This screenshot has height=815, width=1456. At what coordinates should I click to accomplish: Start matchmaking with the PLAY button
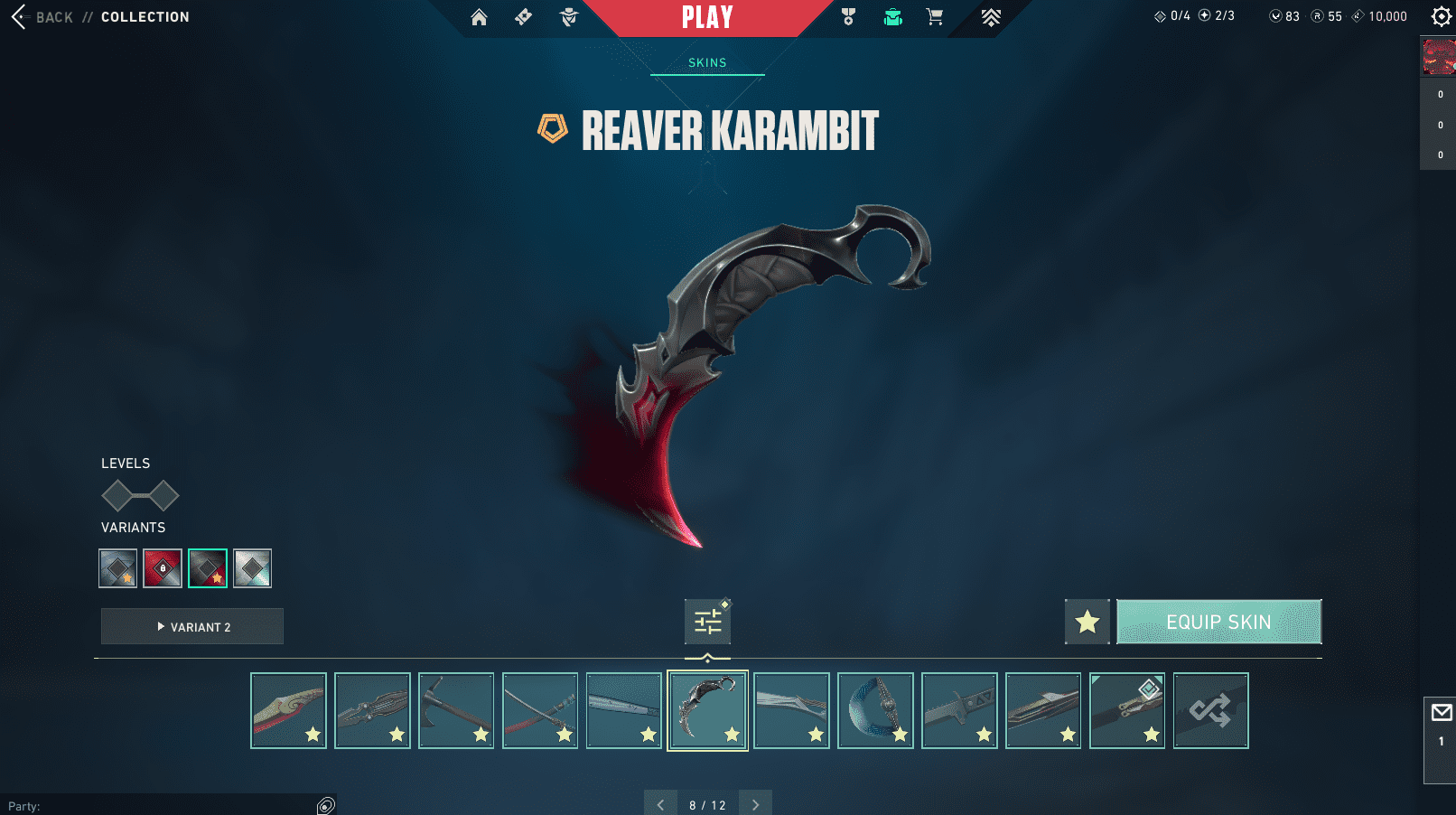click(707, 17)
